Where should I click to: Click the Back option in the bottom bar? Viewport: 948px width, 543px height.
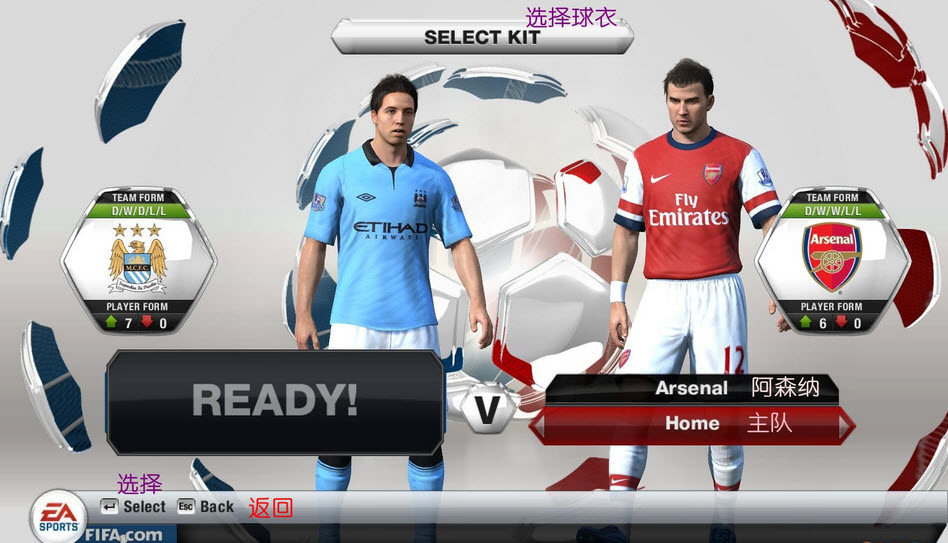[206, 507]
